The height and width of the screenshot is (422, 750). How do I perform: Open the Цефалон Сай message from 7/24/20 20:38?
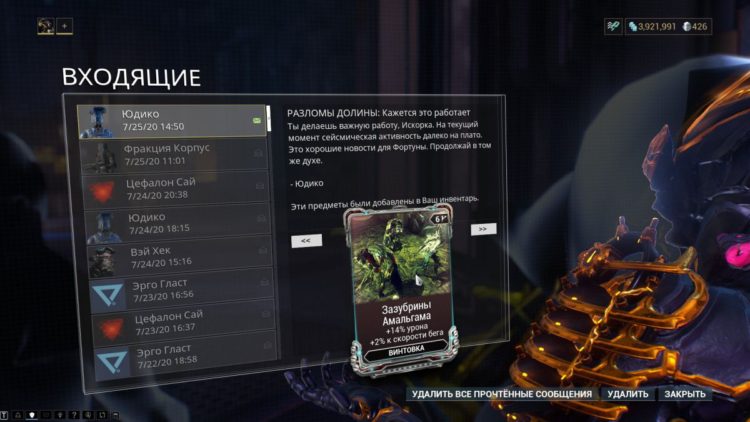pyautogui.click(x=172, y=189)
